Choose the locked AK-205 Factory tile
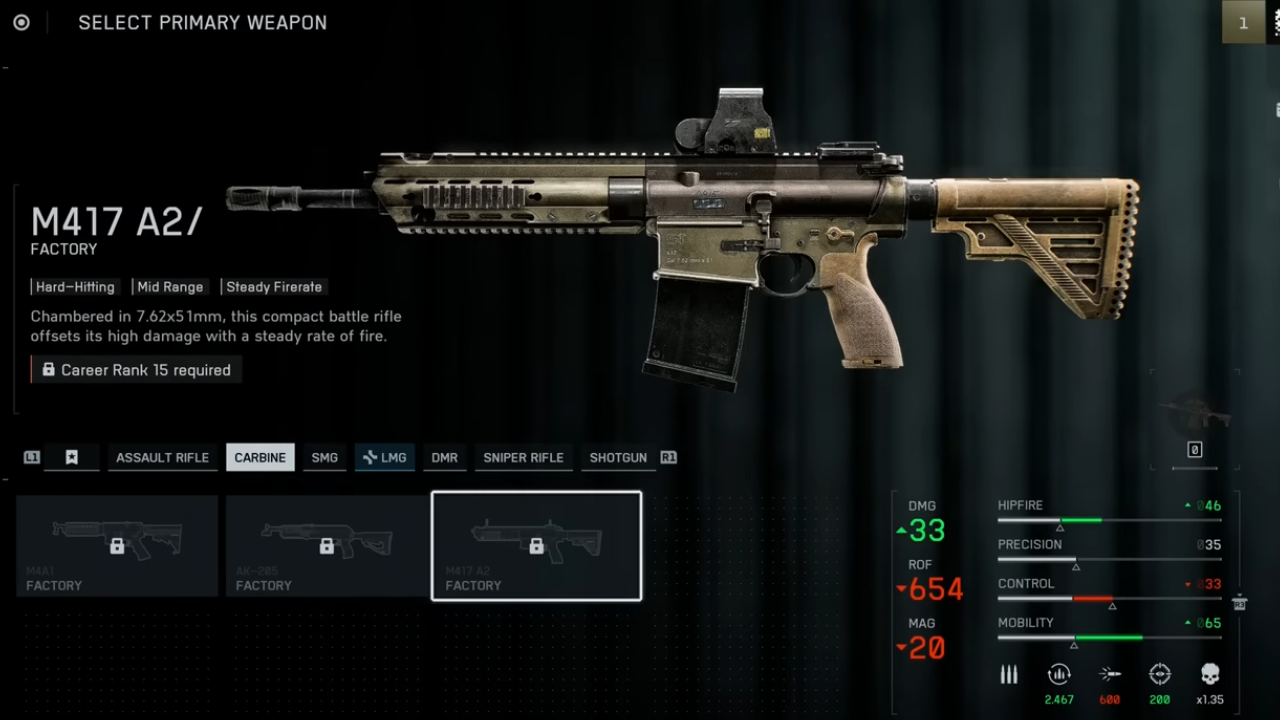 point(327,546)
